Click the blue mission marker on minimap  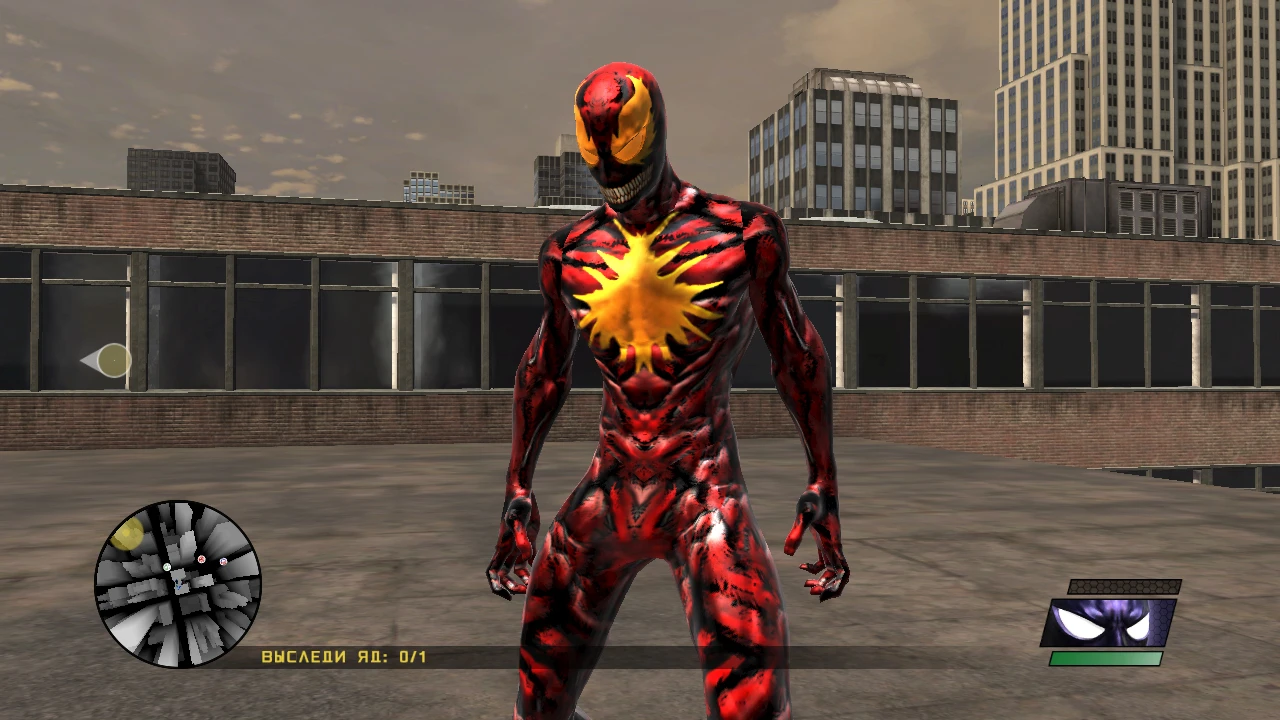pyautogui.click(x=223, y=562)
